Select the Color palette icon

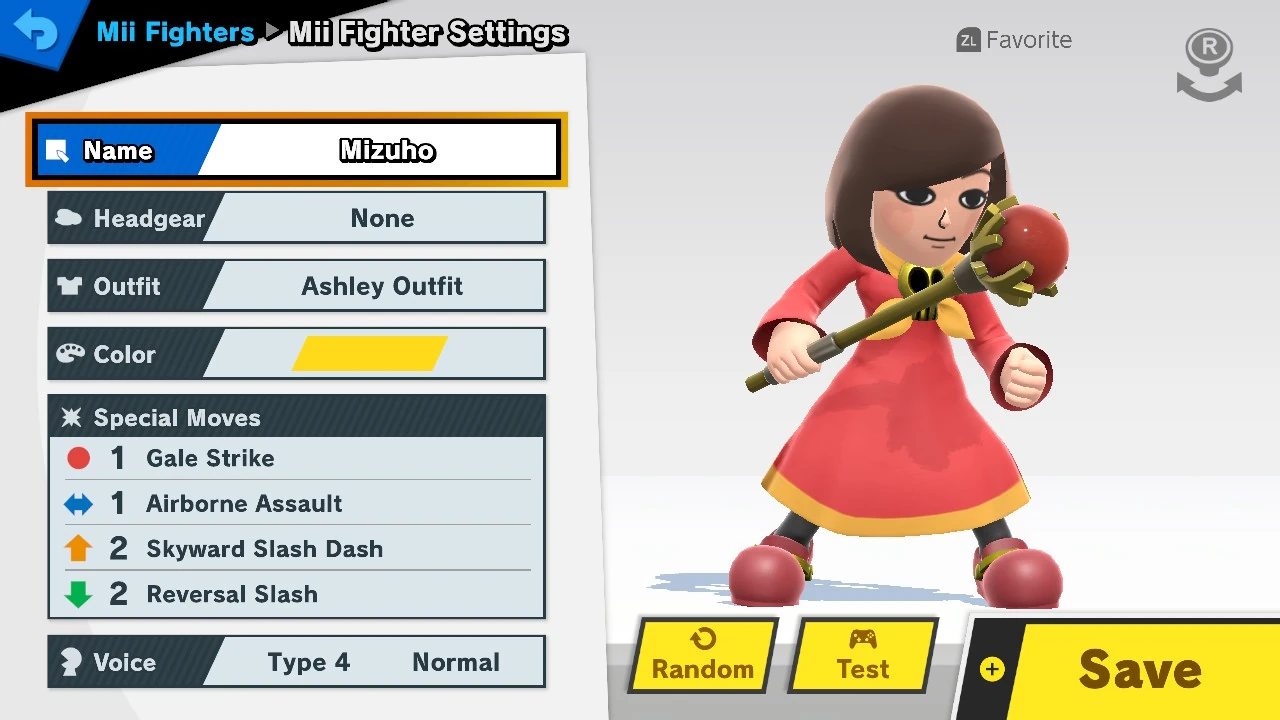[x=68, y=353]
